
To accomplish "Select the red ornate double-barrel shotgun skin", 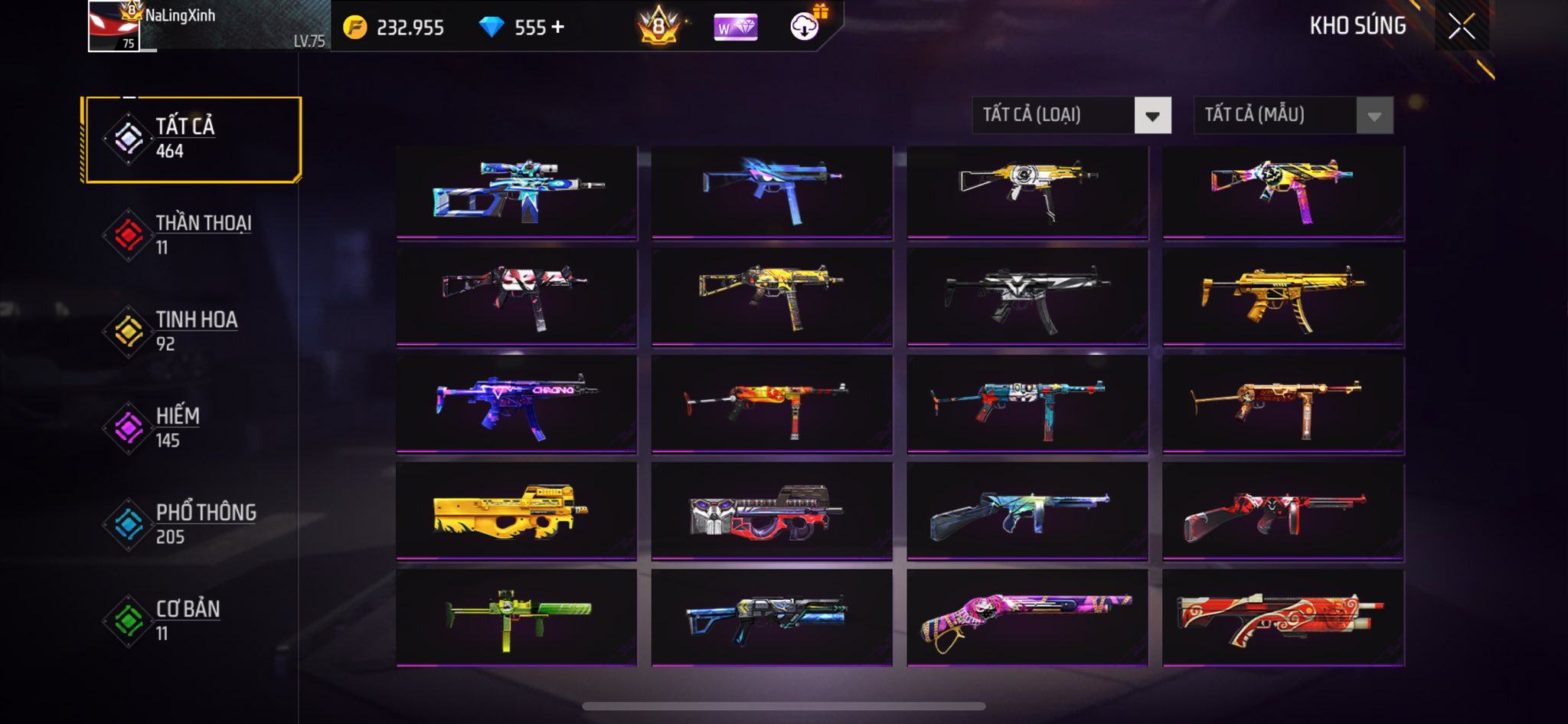I will [x=1283, y=618].
